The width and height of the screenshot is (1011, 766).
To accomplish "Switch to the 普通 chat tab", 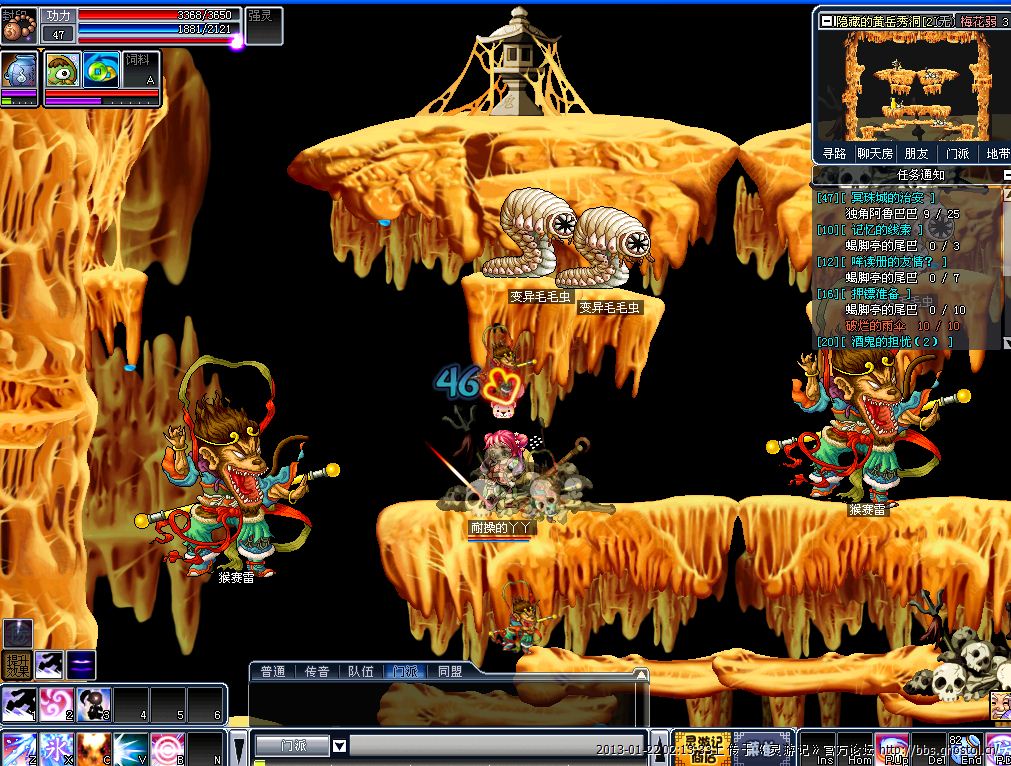I will (x=273, y=672).
